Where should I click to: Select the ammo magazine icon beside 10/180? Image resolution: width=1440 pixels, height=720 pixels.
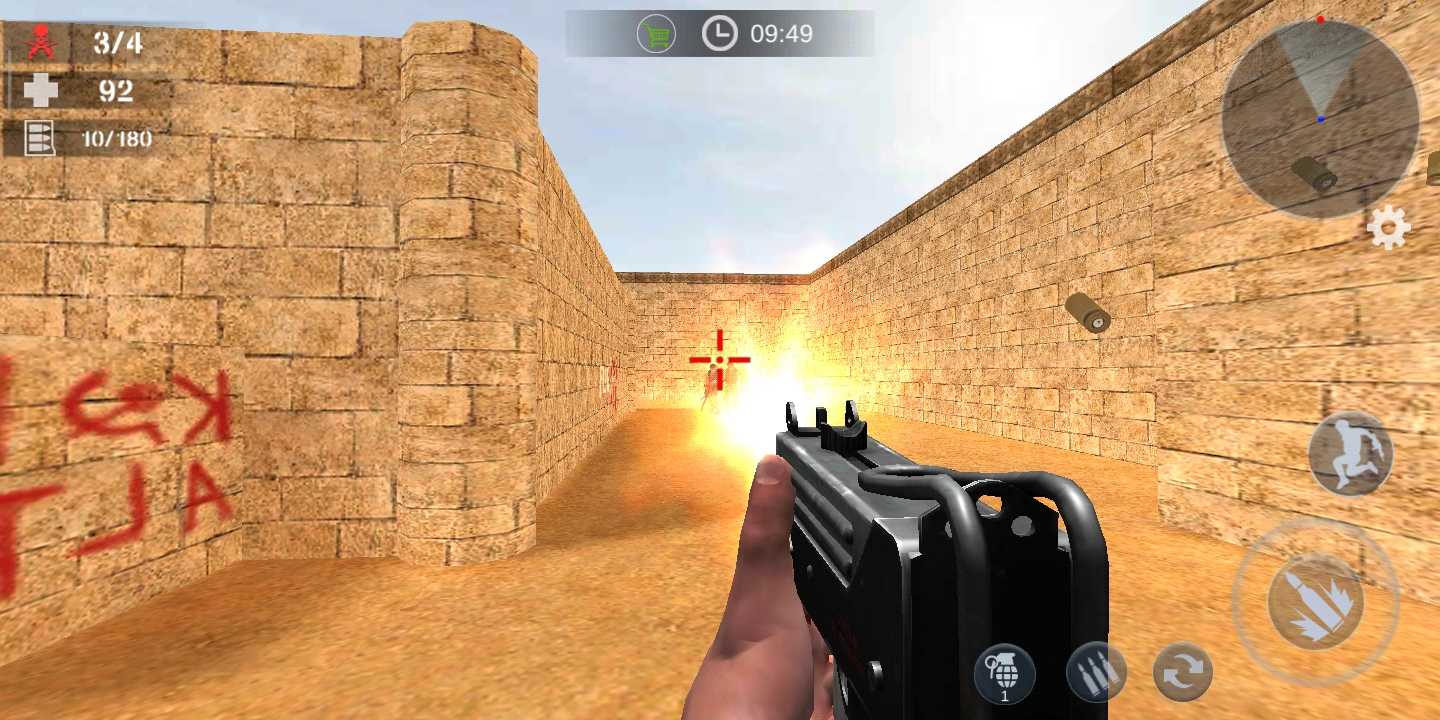(39, 138)
